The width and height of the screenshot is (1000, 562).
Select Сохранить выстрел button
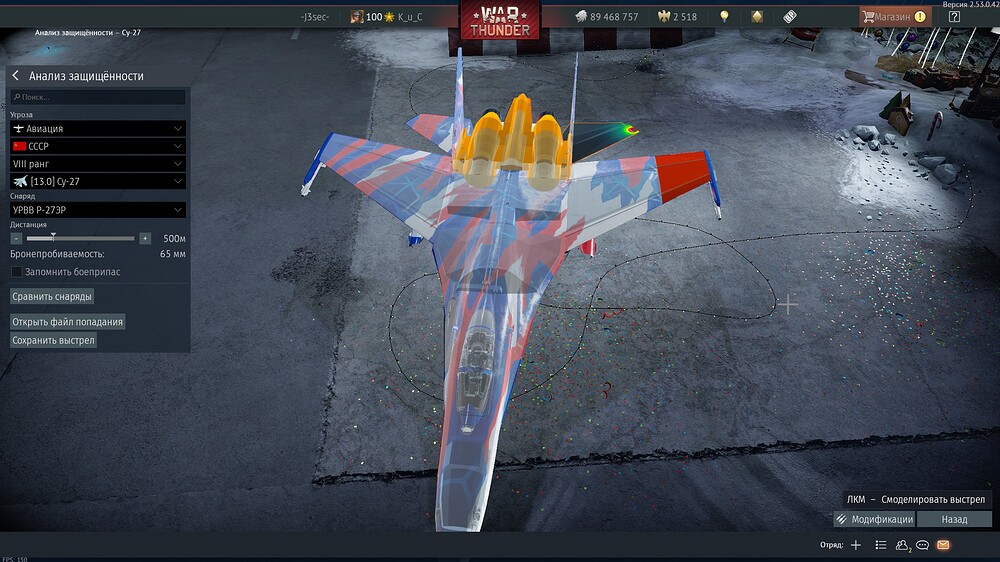(54, 340)
